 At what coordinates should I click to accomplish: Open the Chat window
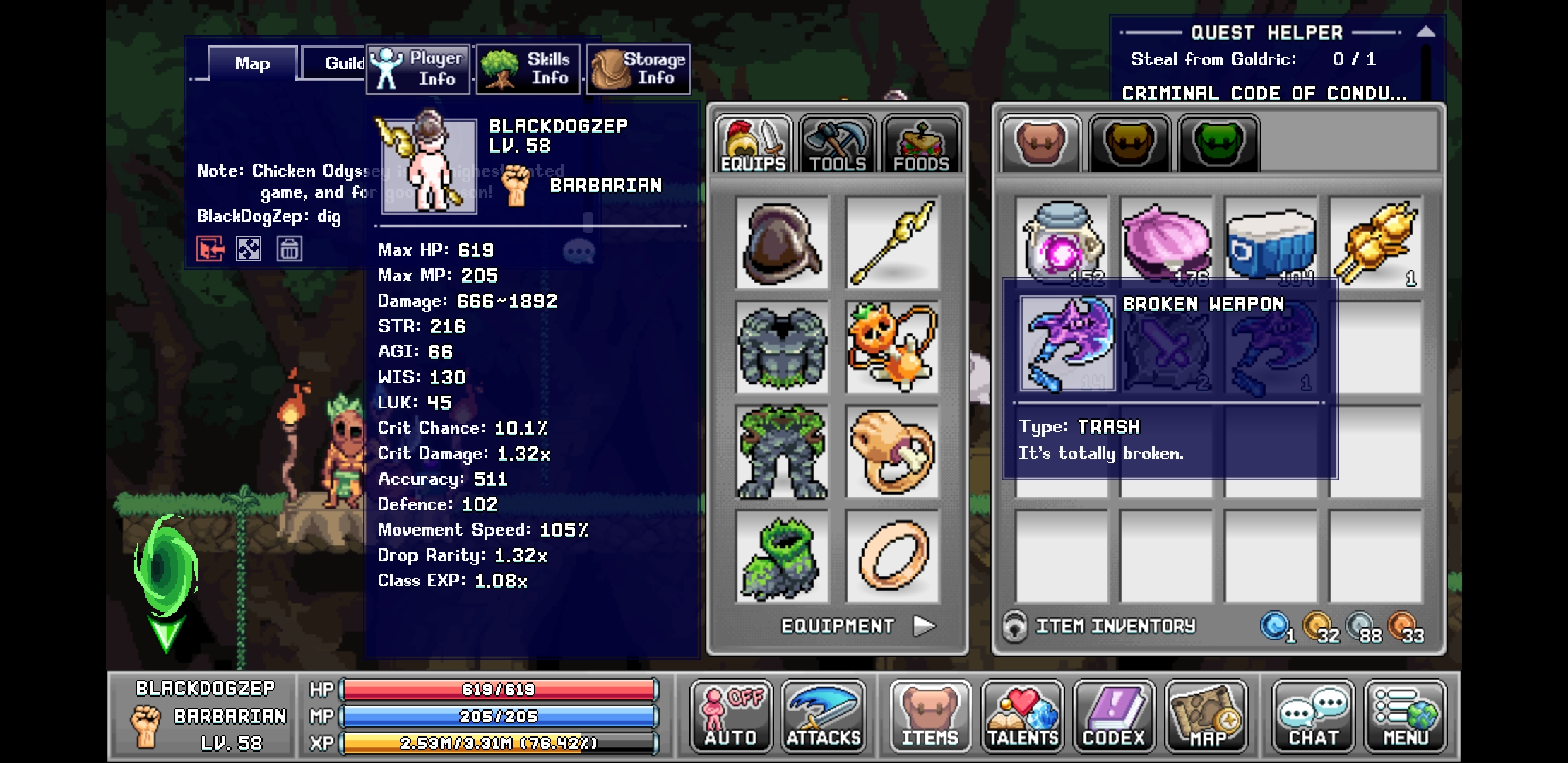pos(1312,717)
